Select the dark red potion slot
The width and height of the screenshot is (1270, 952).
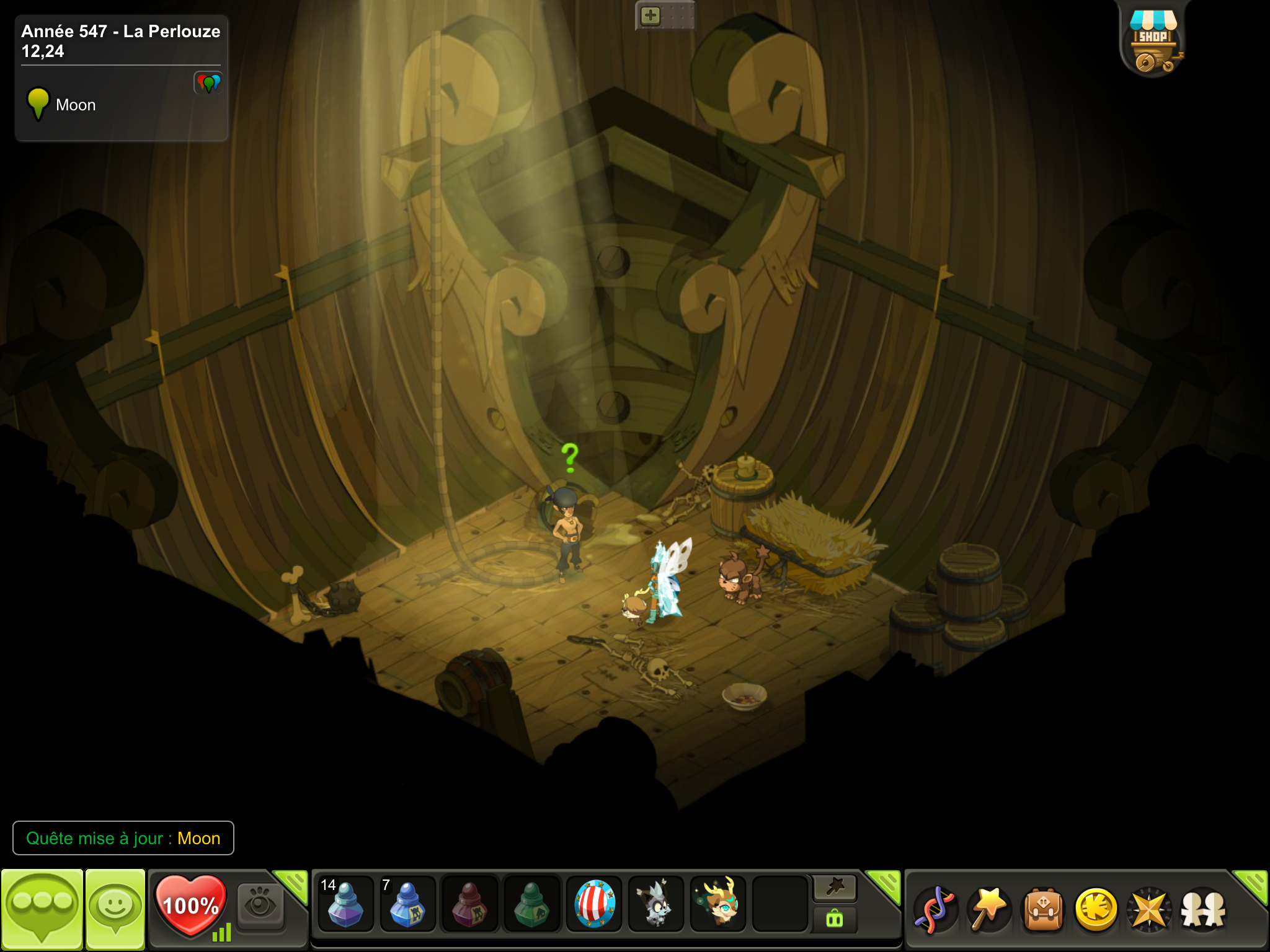pyautogui.click(x=469, y=906)
